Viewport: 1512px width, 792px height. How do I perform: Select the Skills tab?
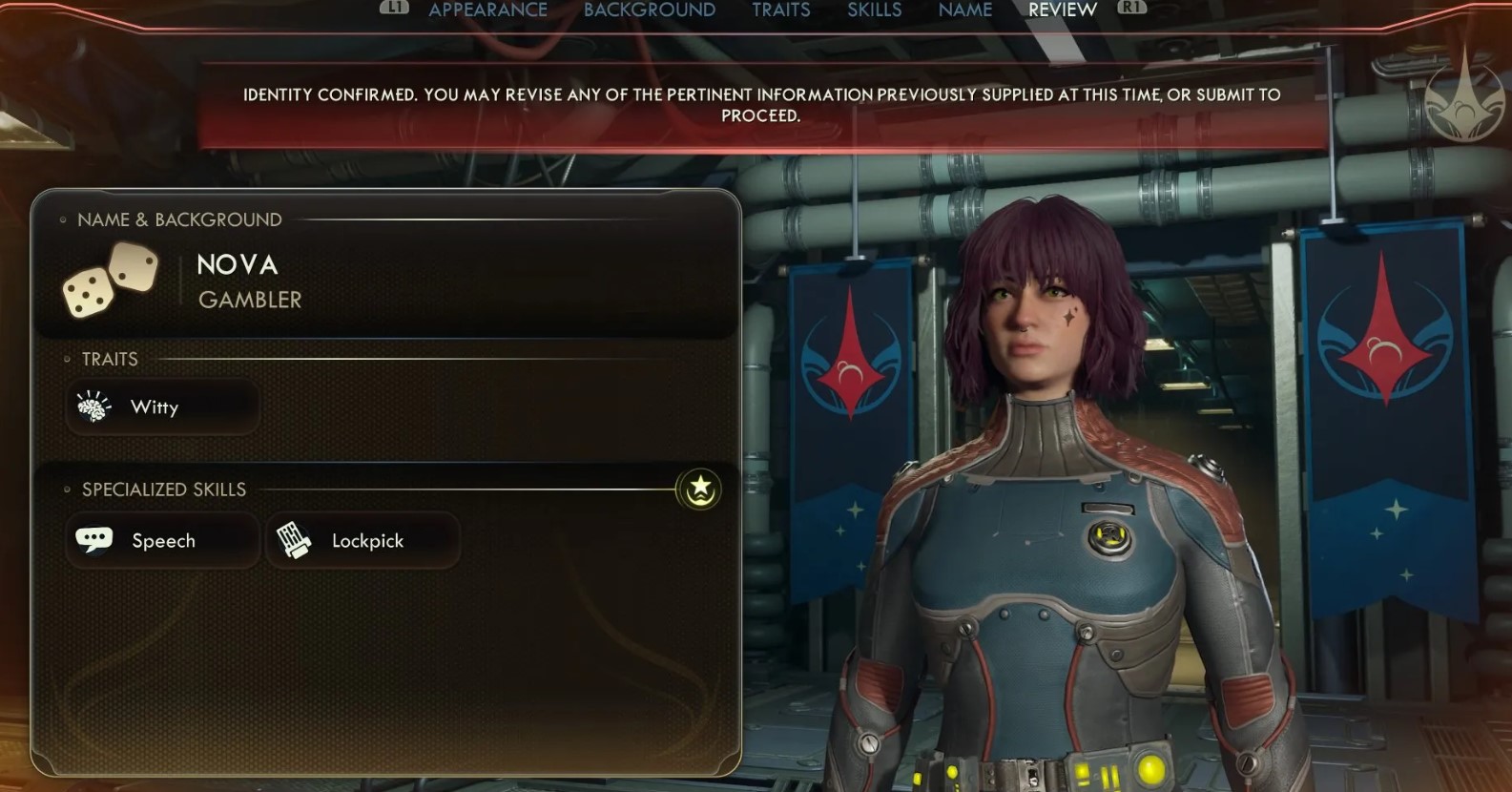(874, 10)
